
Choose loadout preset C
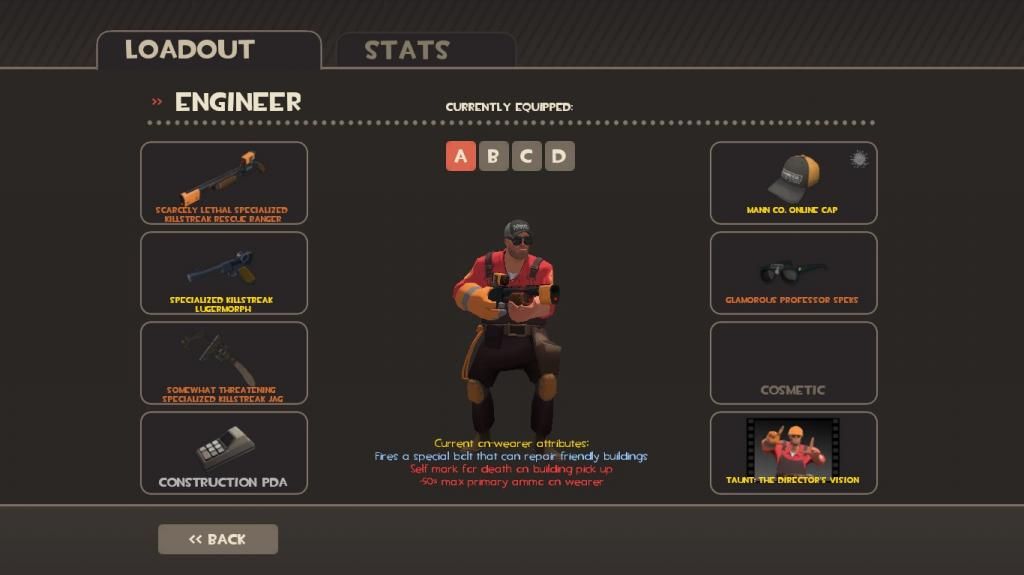tap(526, 156)
